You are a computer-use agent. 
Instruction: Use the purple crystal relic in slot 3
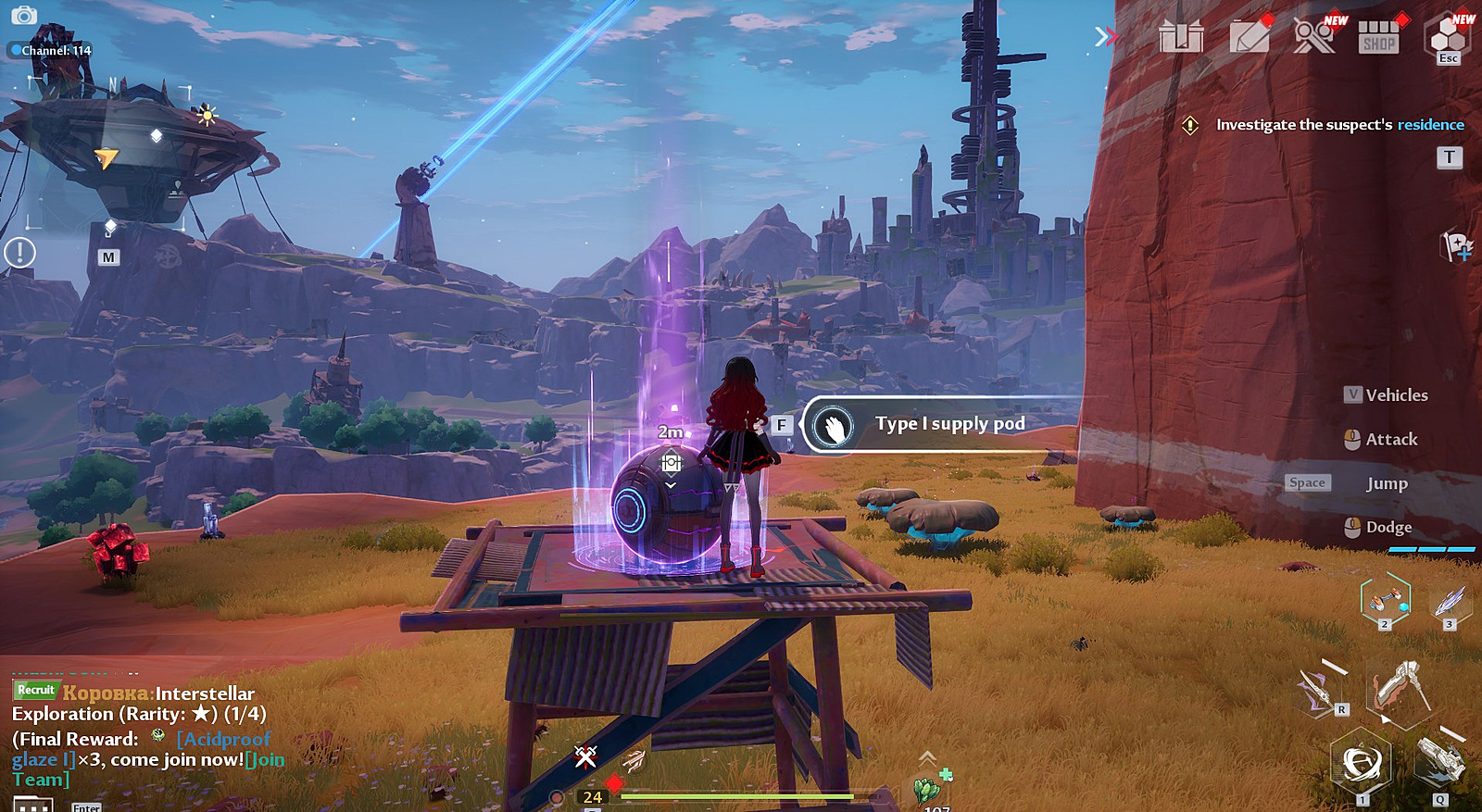pos(1450,602)
